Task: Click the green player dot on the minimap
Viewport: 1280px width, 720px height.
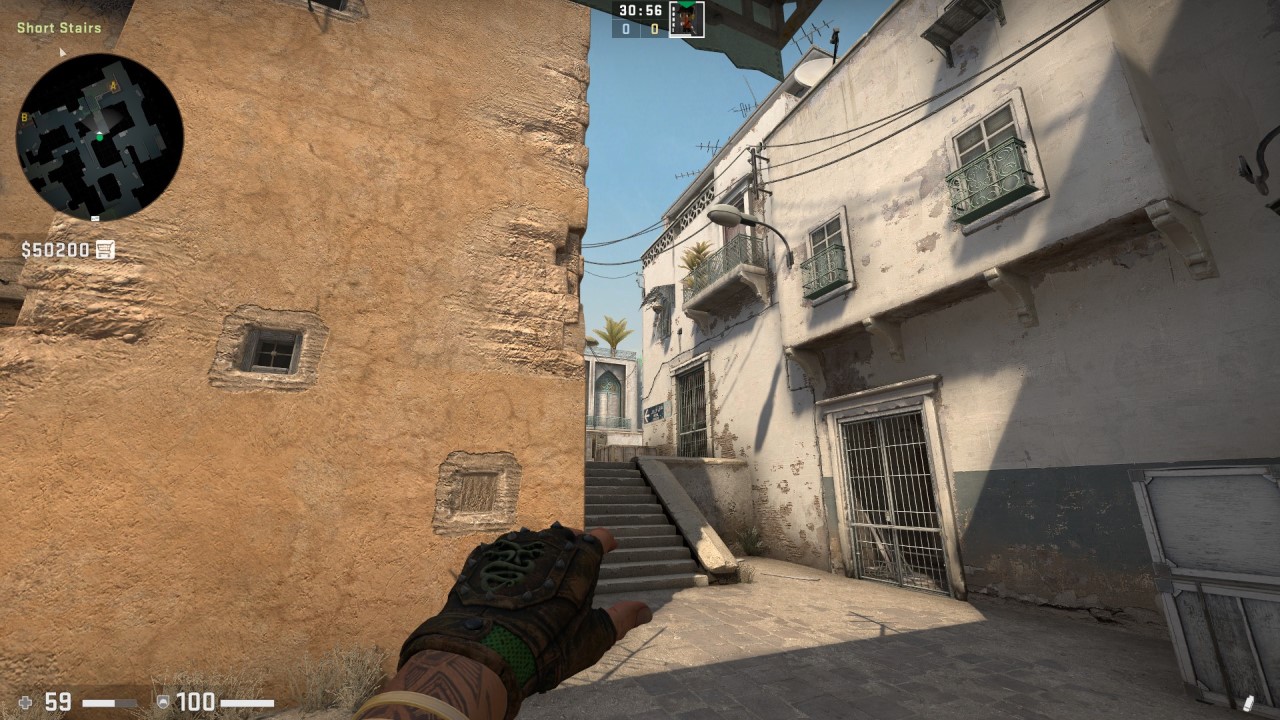Action: pos(100,137)
